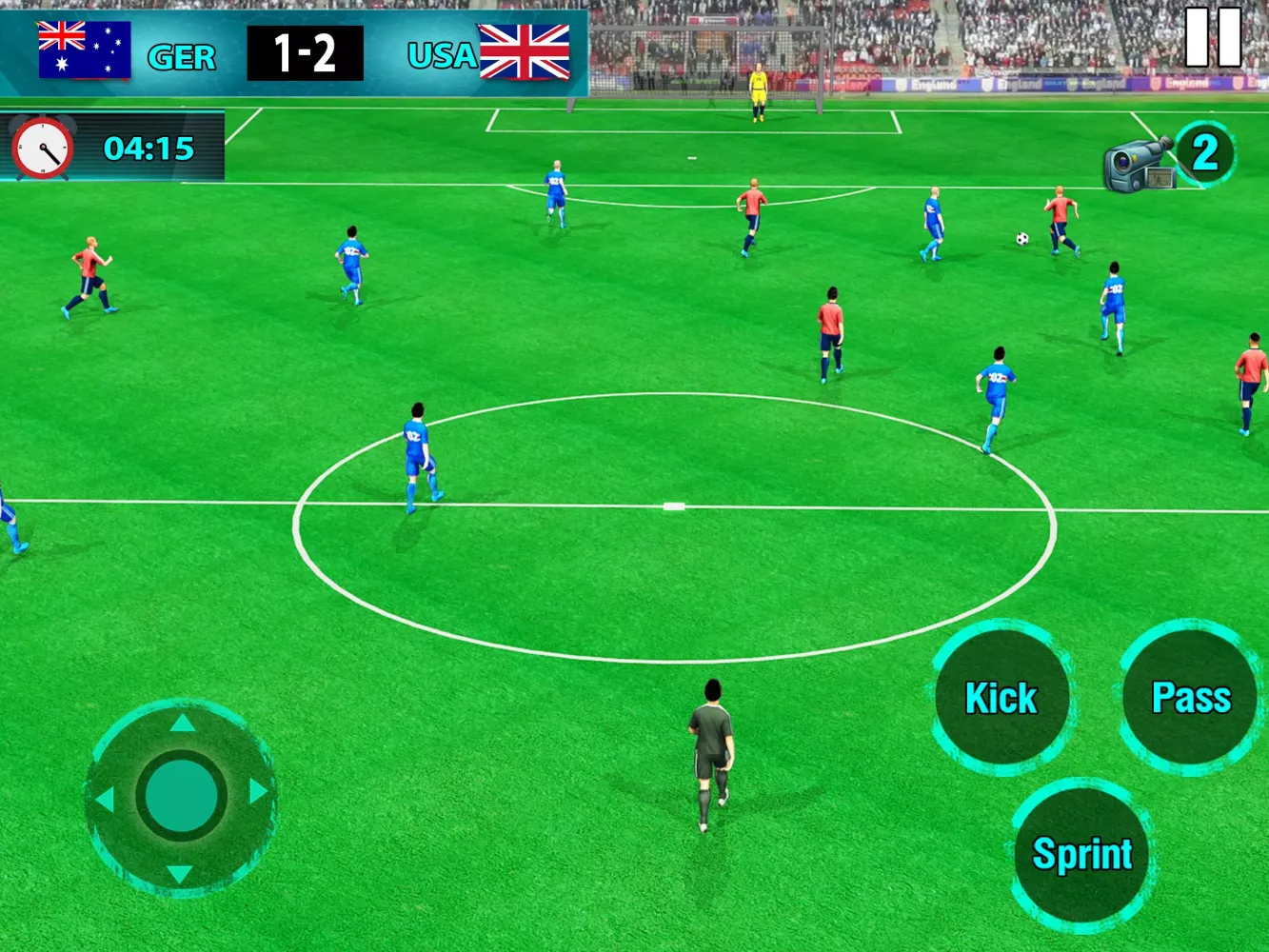Viewport: 1269px width, 952px height.
Task: Switch camera view with the camcorder icon
Action: coord(1140,163)
